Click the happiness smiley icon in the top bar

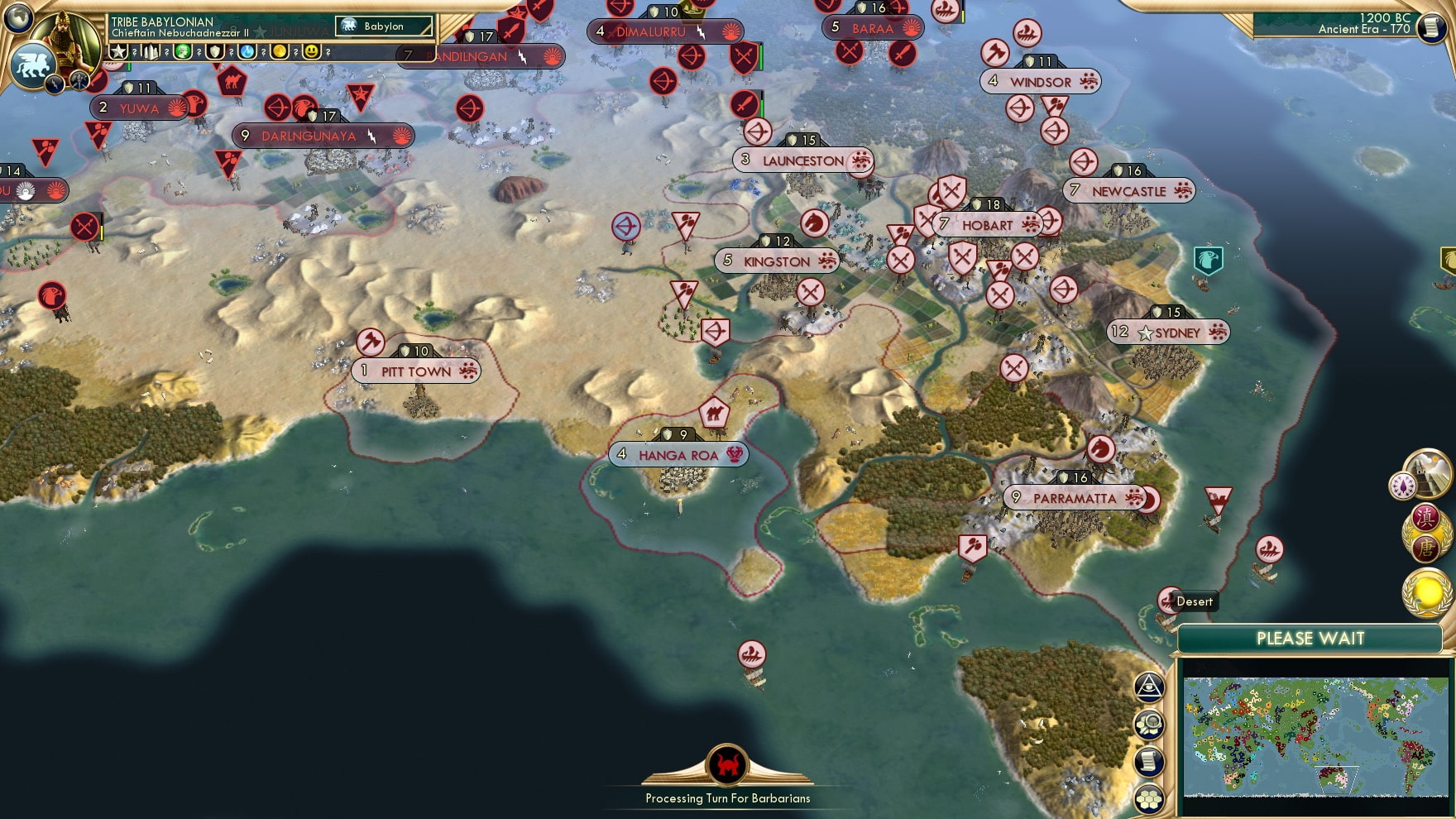[x=311, y=52]
